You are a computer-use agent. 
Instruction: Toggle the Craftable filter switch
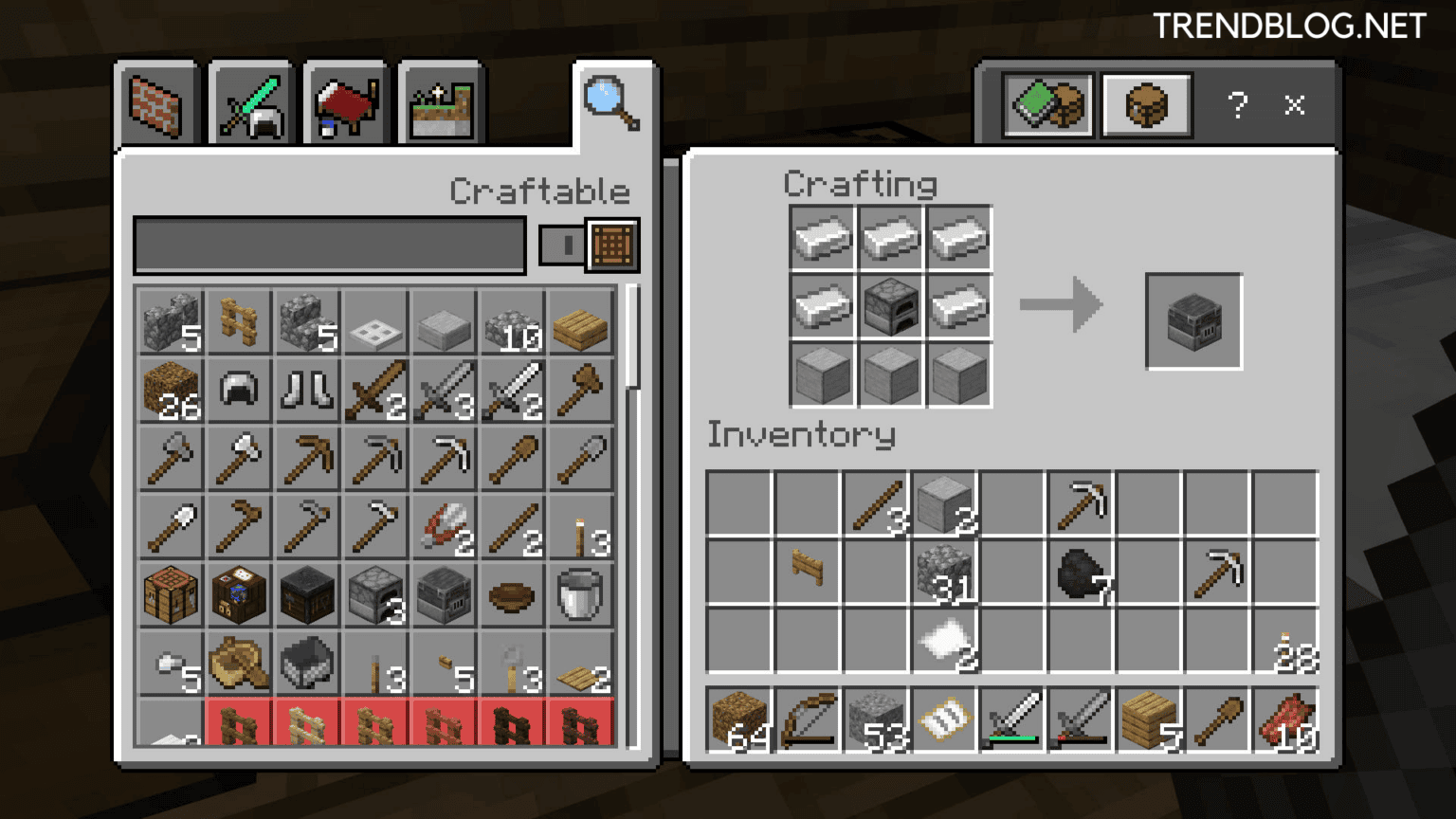tap(562, 246)
